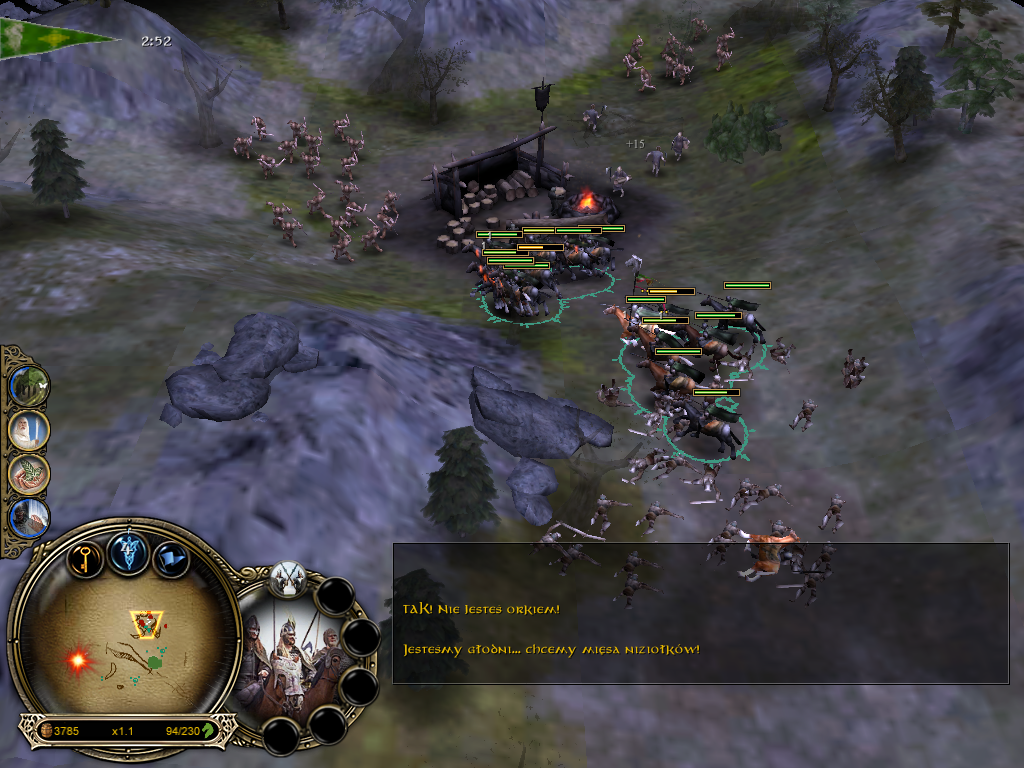Click the crossed spears horsemen icon
The width and height of the screenshot is (1024, 768).
pos(288,576)
